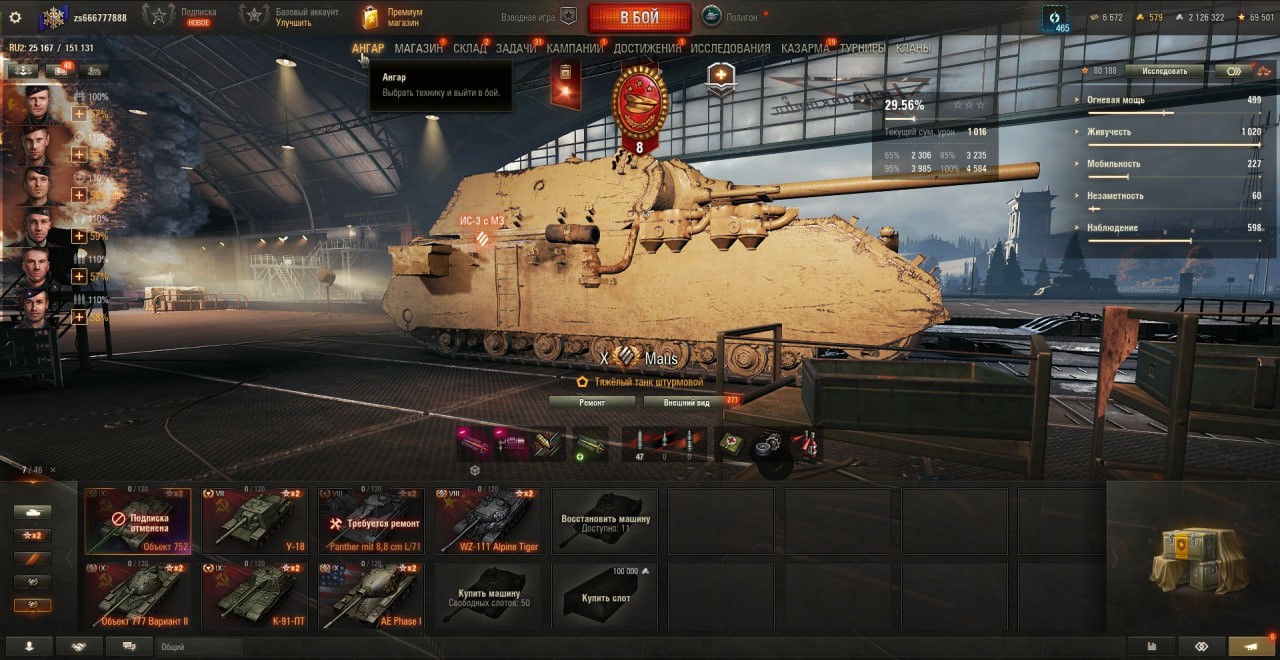The image size is (1280, 660).
Task: Open the МАГАЗИН tab
Action: tap(418, 48)
